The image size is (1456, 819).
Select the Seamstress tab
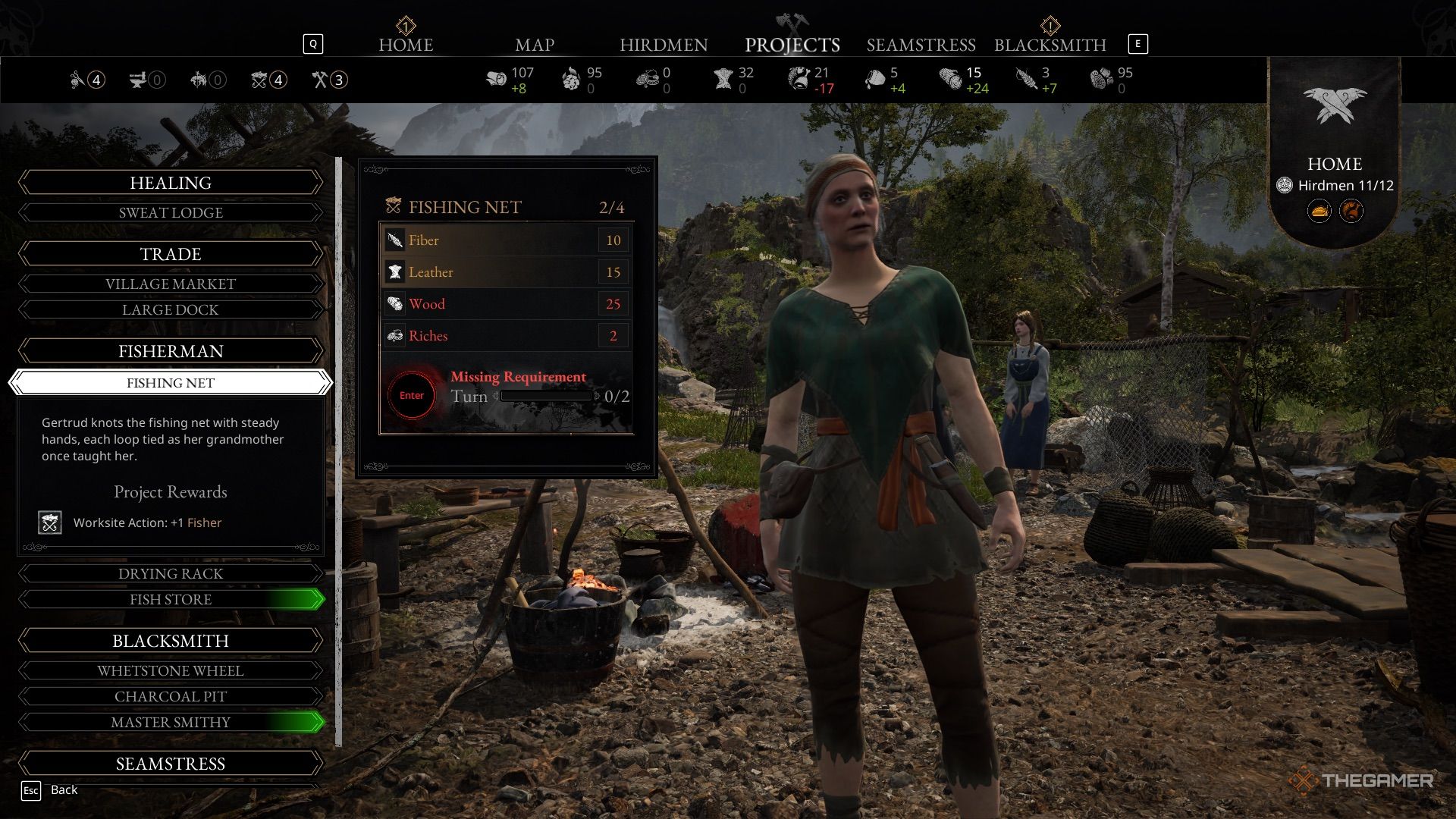(x=921, y=45)
